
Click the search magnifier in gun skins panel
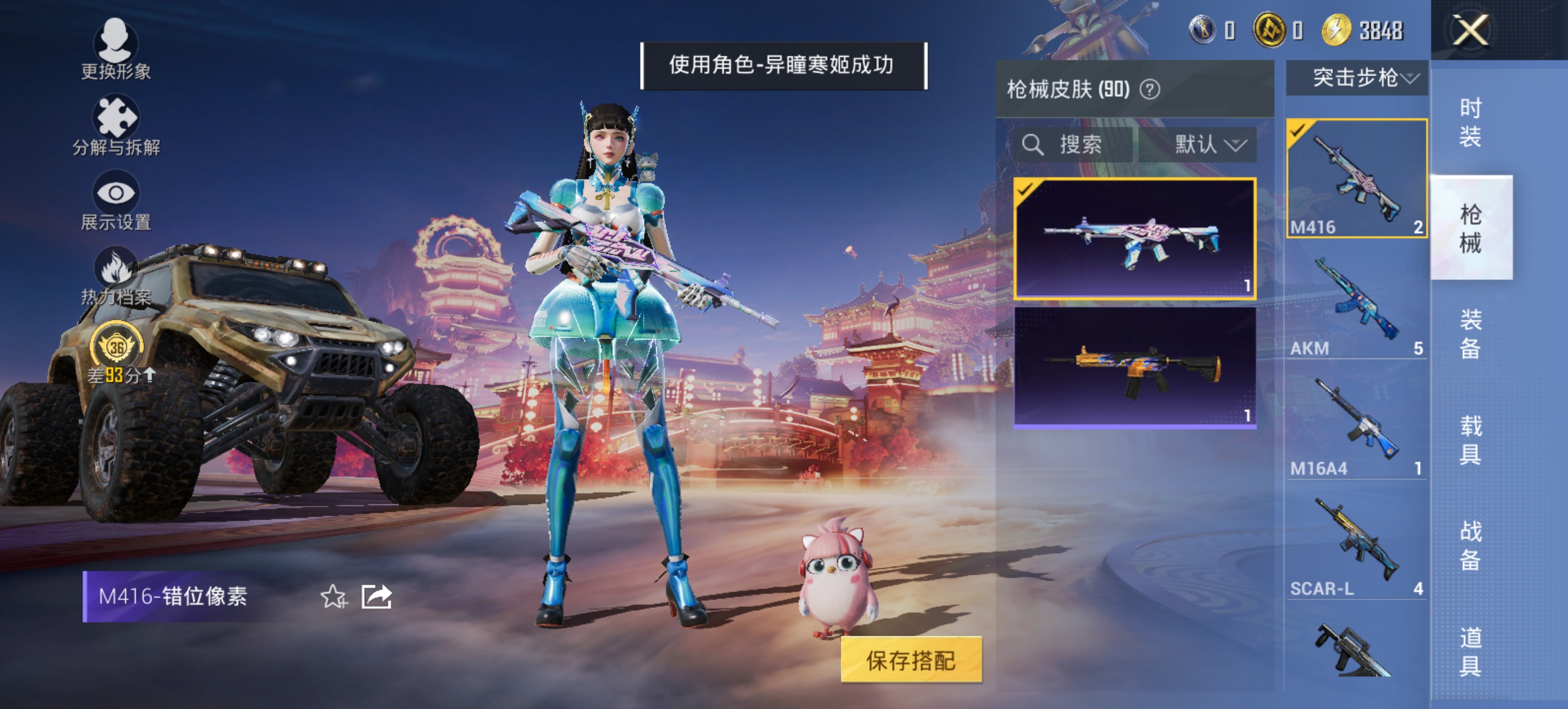[1033, 144]
